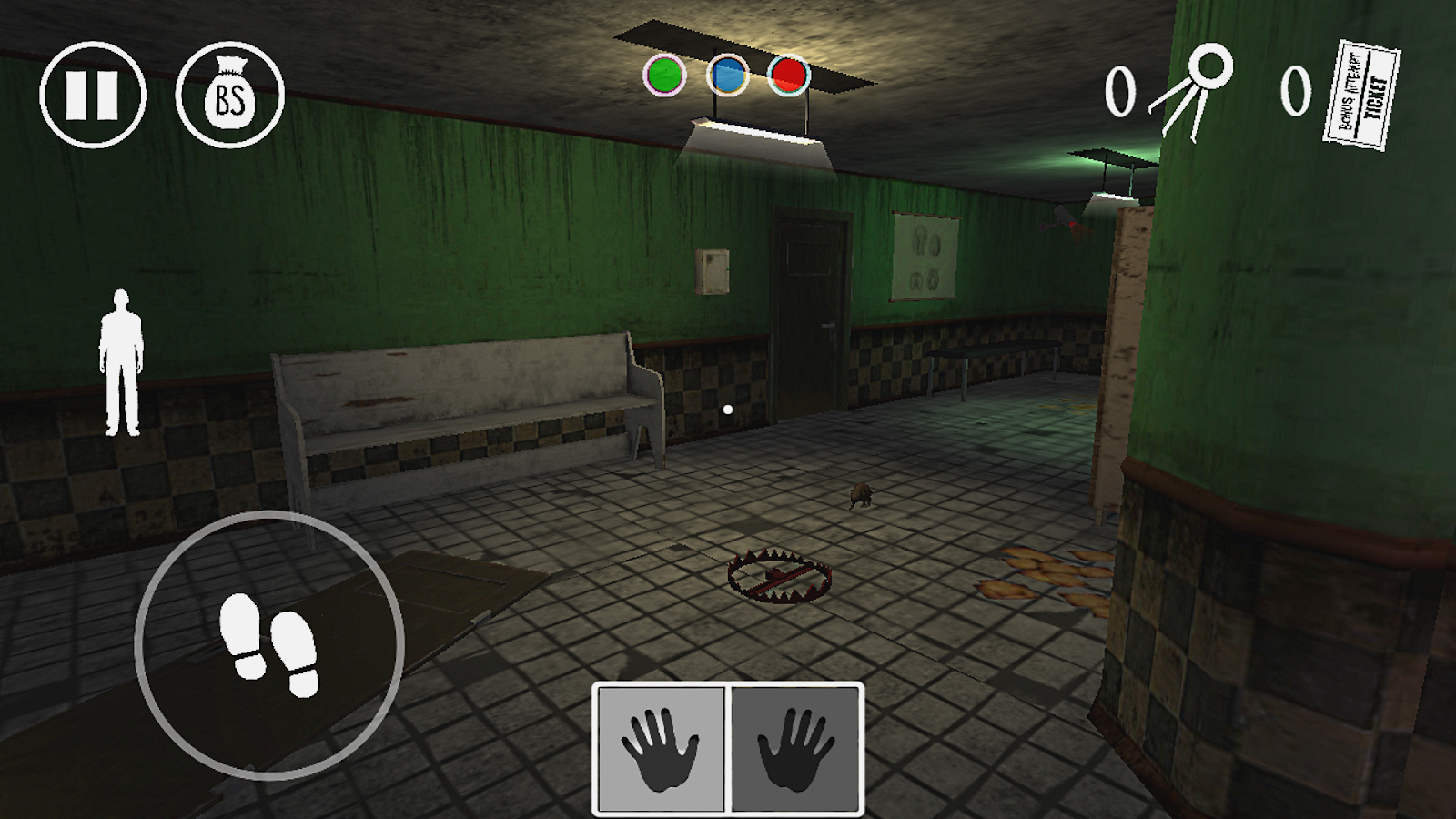
Task: Click the red circle indicator
Action: click(788, 75)
